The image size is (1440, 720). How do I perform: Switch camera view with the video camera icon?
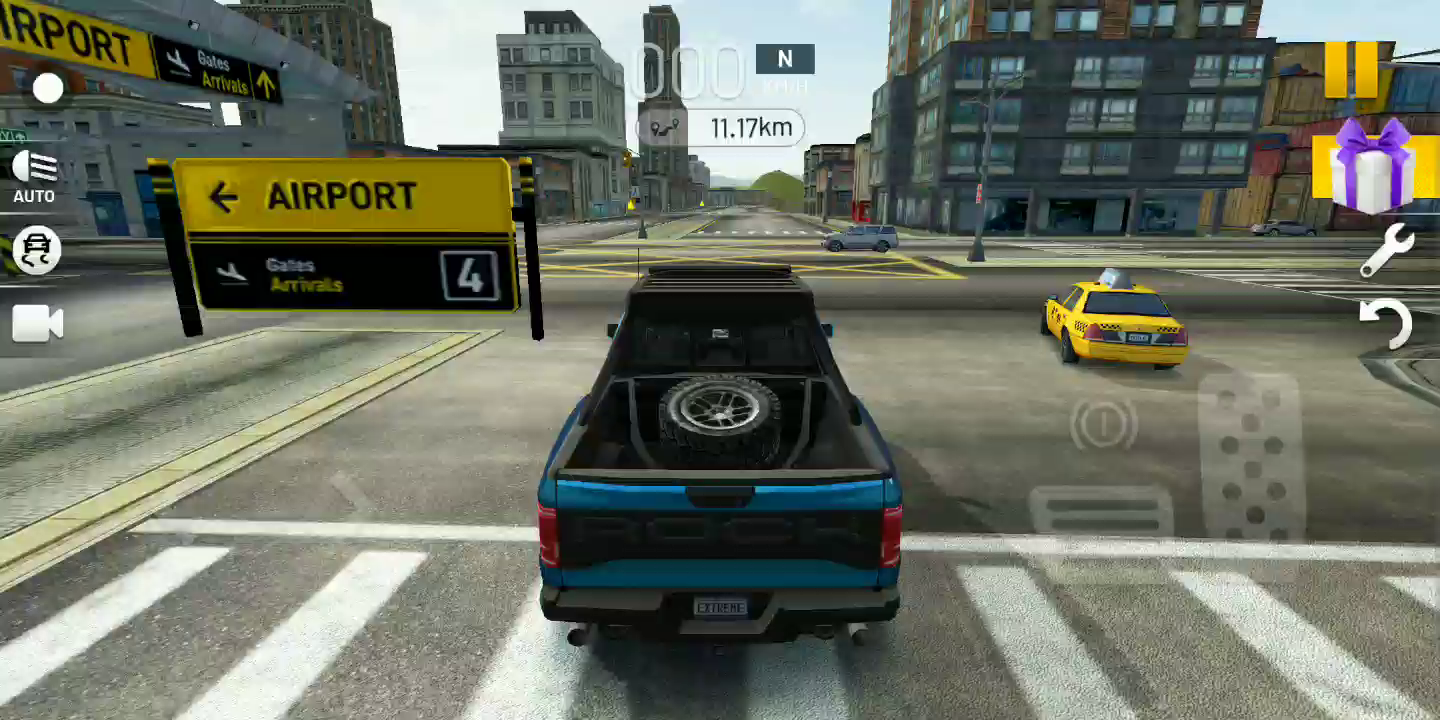point(37,324)
